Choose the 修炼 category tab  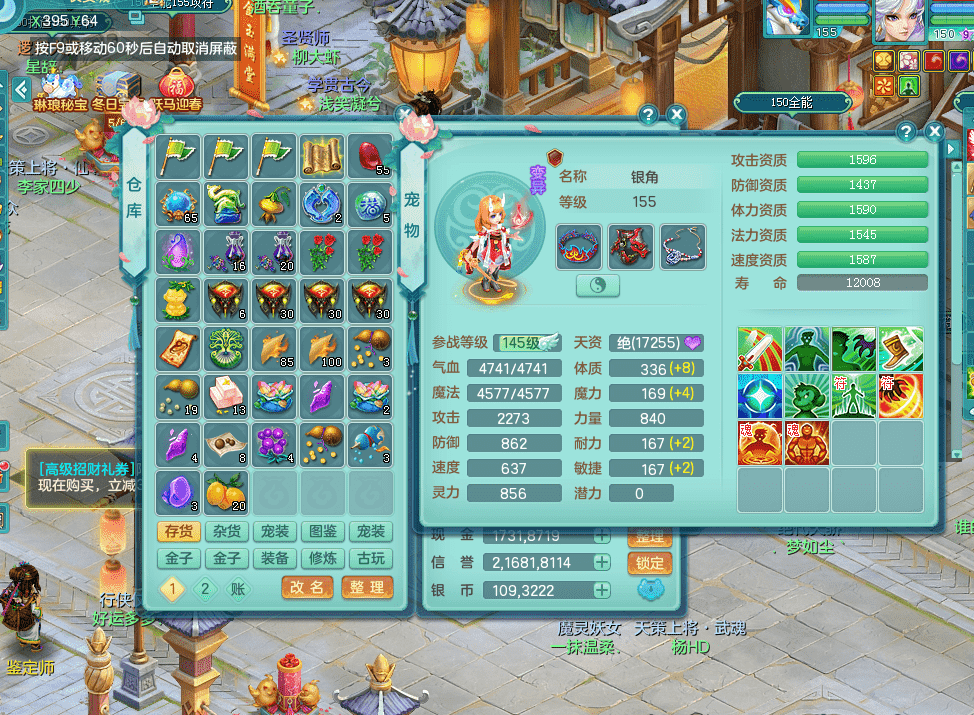click(x=322, y=559)
